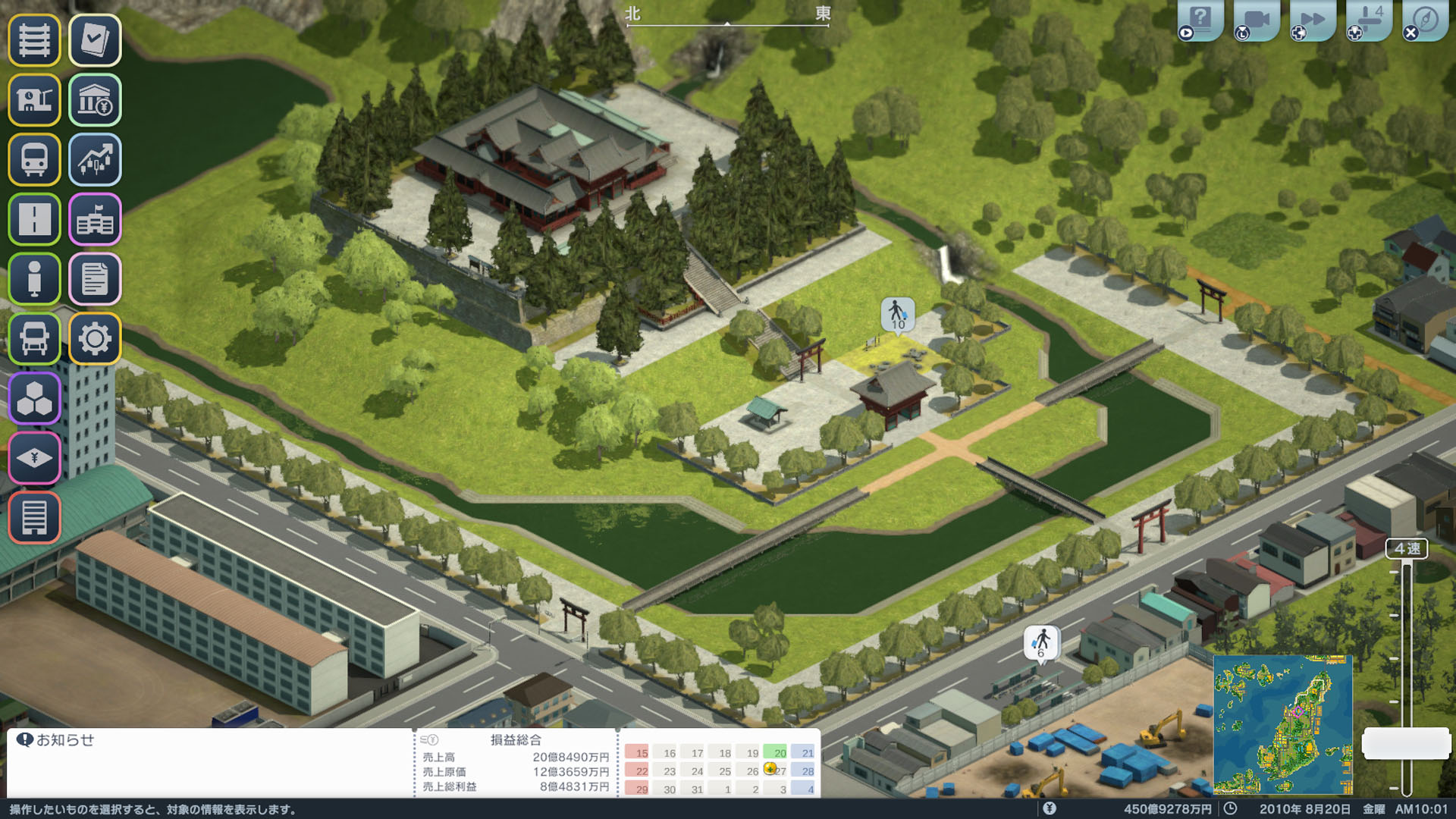Viewport: 1456px width, 819px height.
Task: Open the railway track construction menu
Action: (x=34, y=40)
